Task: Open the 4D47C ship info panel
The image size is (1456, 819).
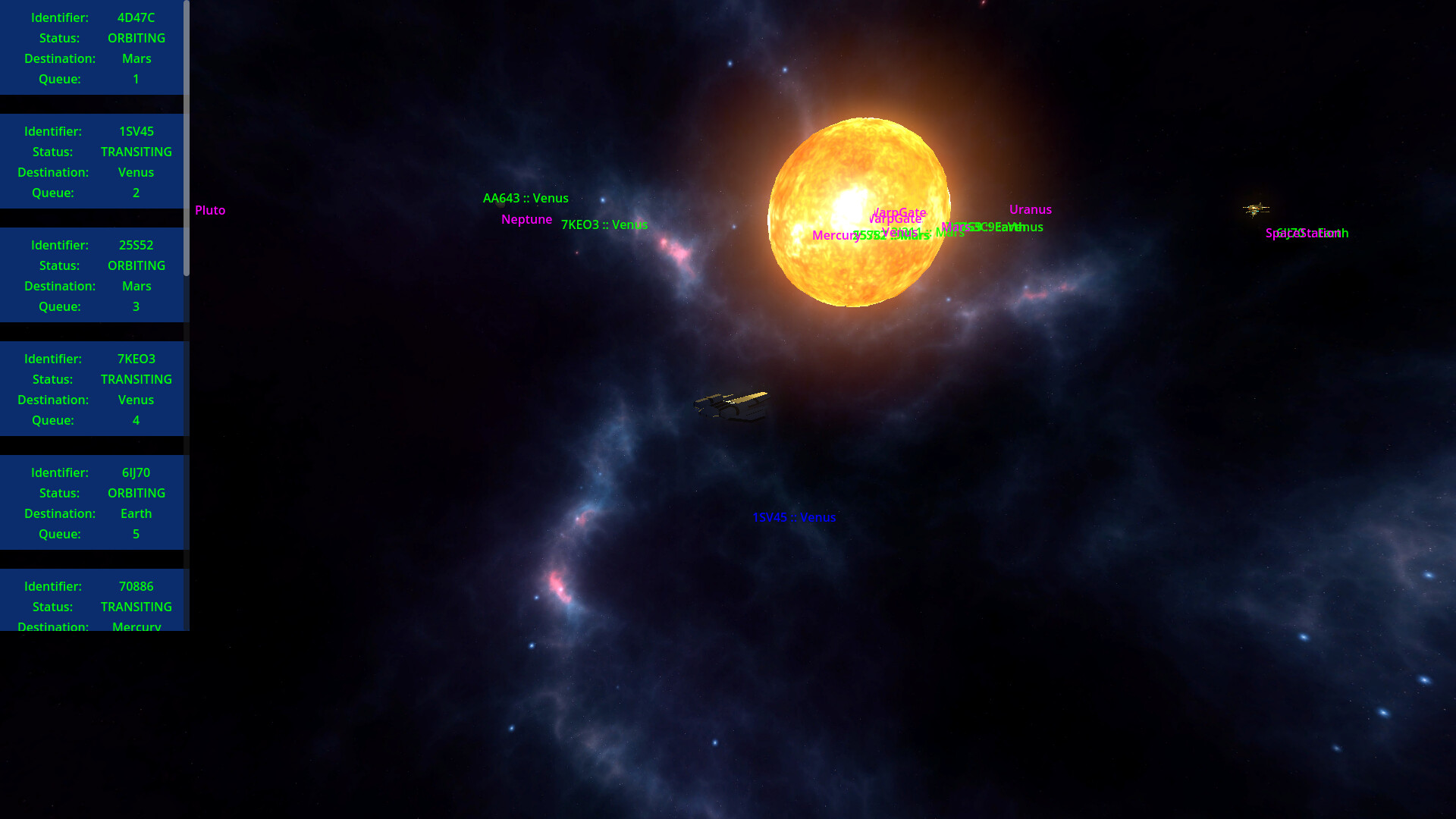Action: [x=91, y=48]
